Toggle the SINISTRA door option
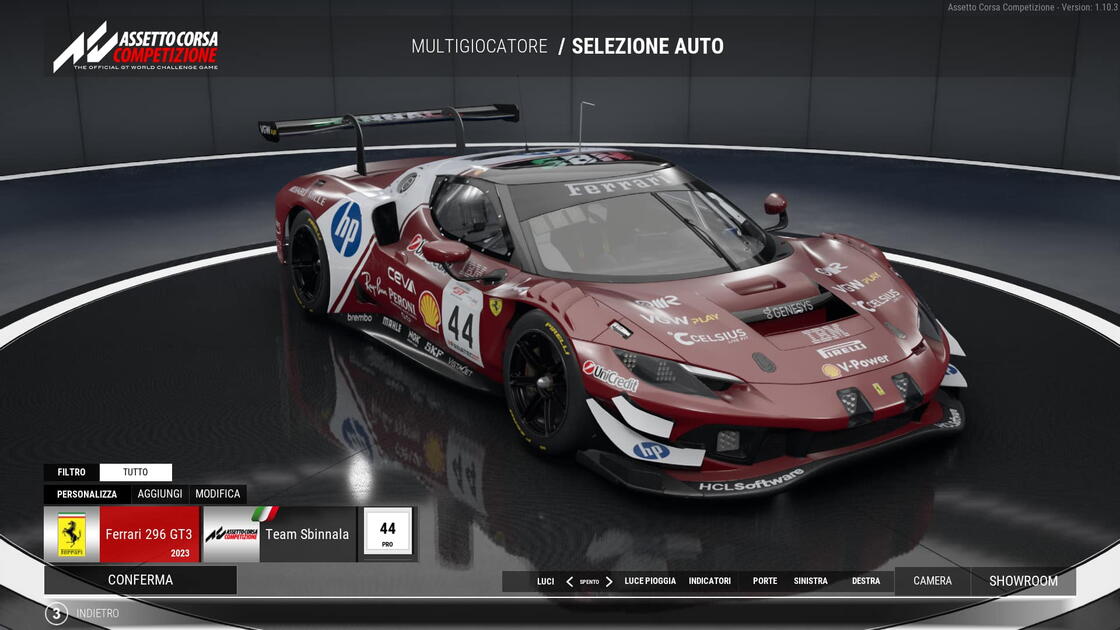 coord(811,581)
